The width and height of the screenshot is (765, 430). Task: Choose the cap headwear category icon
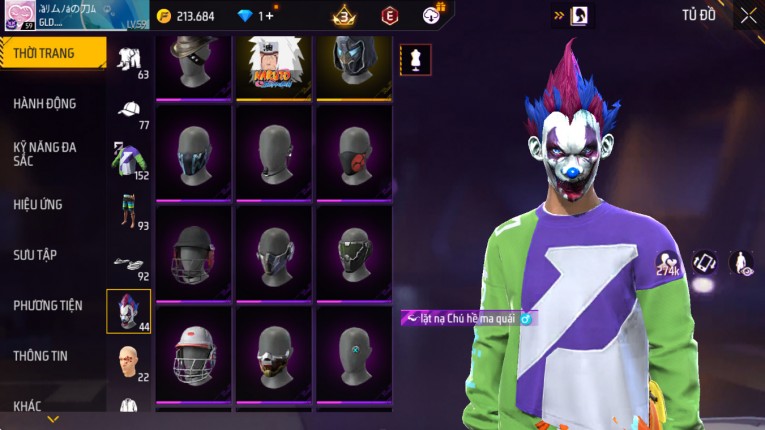[129, 111]
